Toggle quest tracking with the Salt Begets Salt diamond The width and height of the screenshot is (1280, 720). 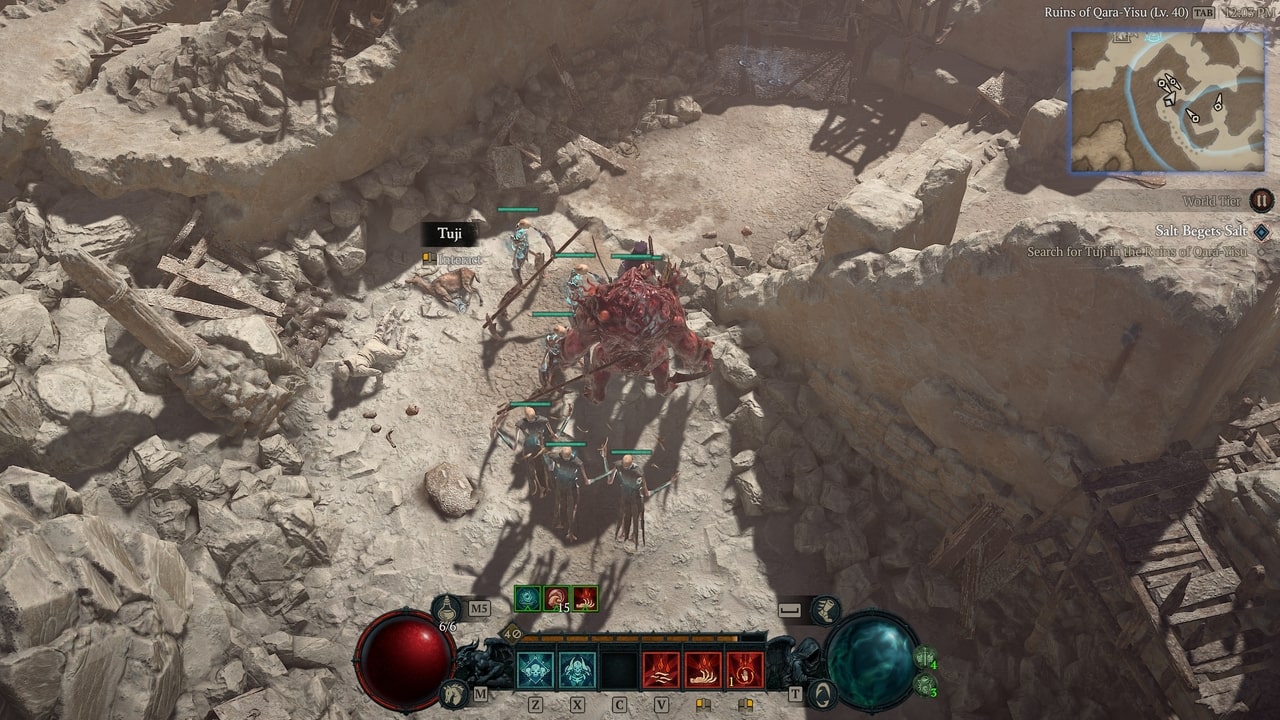click(1261, 232)
